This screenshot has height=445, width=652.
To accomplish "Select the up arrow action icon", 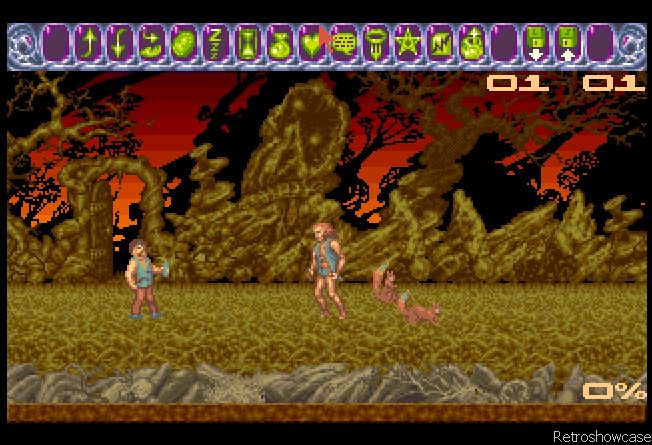I will 89,44.
